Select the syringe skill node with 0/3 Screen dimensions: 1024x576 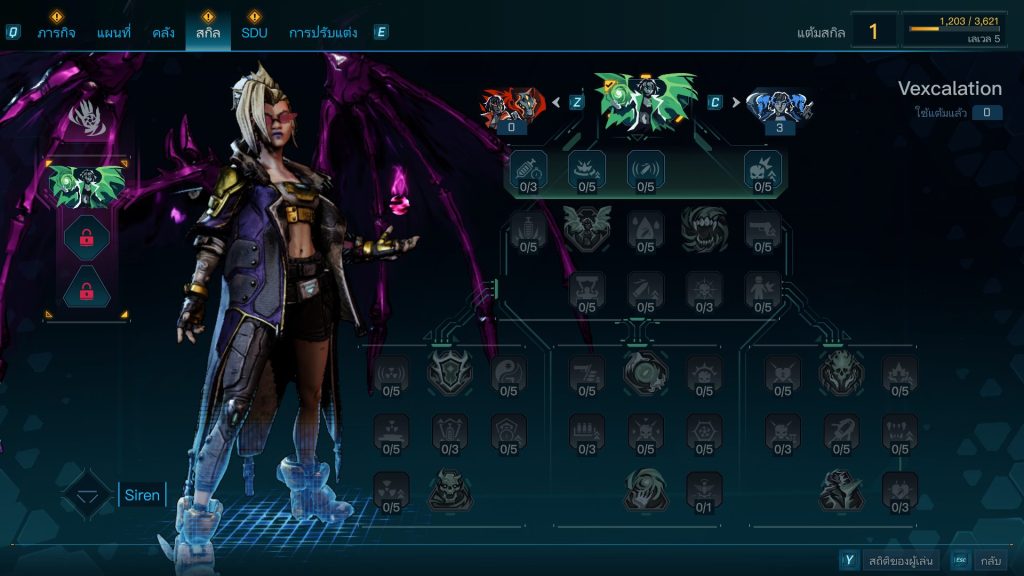(x=528, y=172)
